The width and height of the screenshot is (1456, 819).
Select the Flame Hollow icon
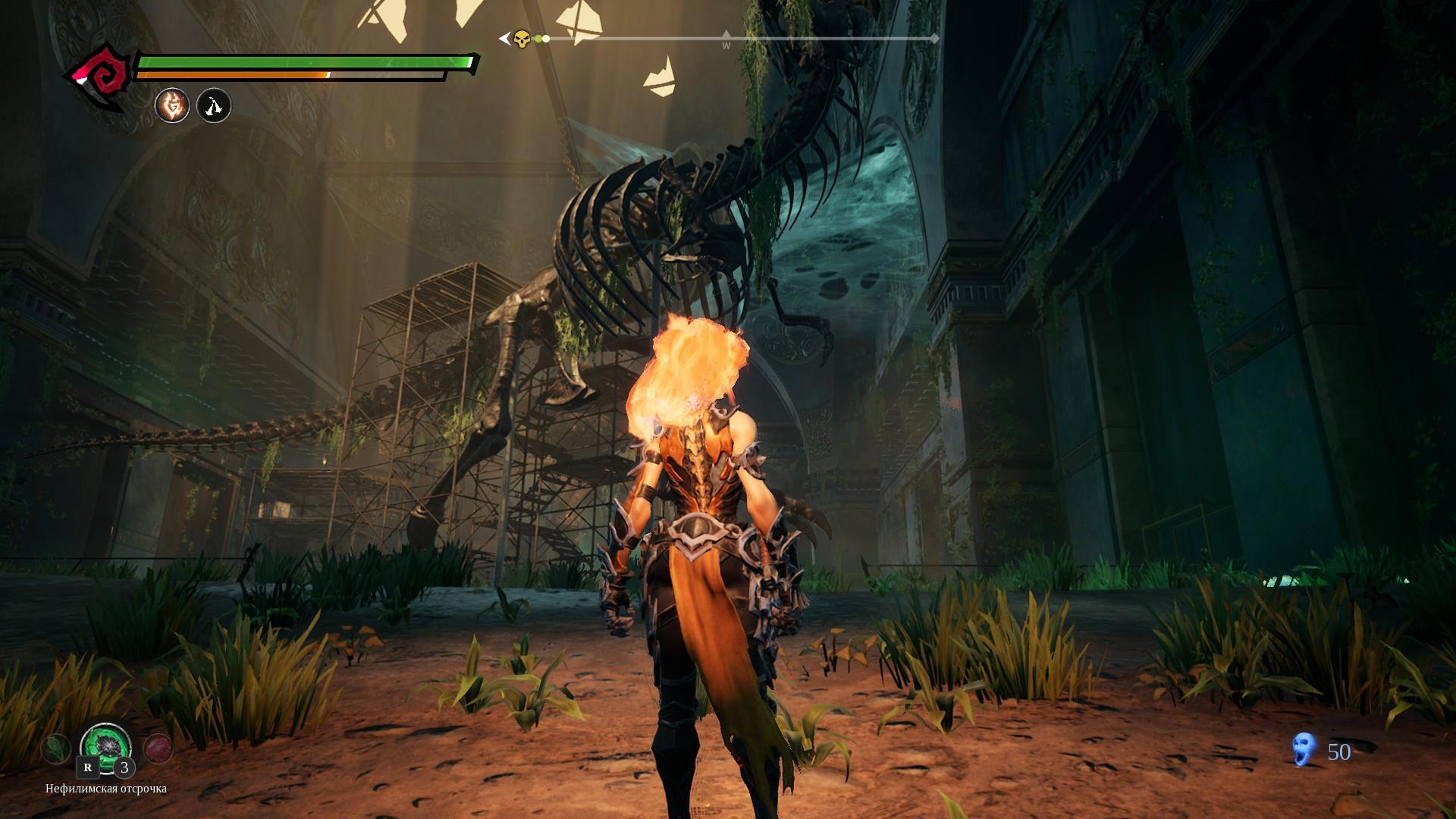pyautogui.click(x=172, y=106)
